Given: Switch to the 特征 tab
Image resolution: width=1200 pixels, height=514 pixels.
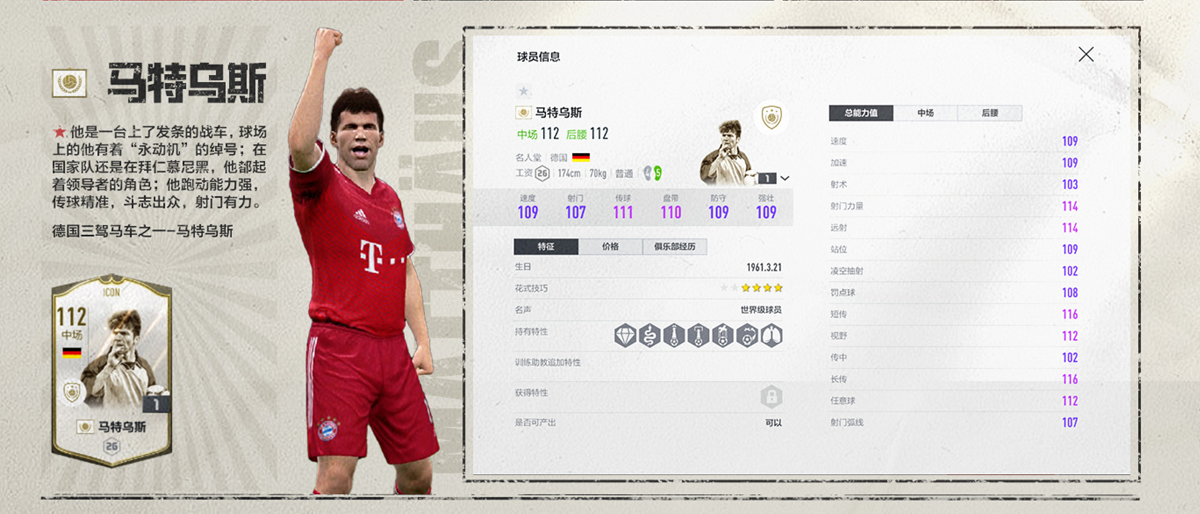Looking at the screenshot, I should pyautogui.click(x=545, y=247).
